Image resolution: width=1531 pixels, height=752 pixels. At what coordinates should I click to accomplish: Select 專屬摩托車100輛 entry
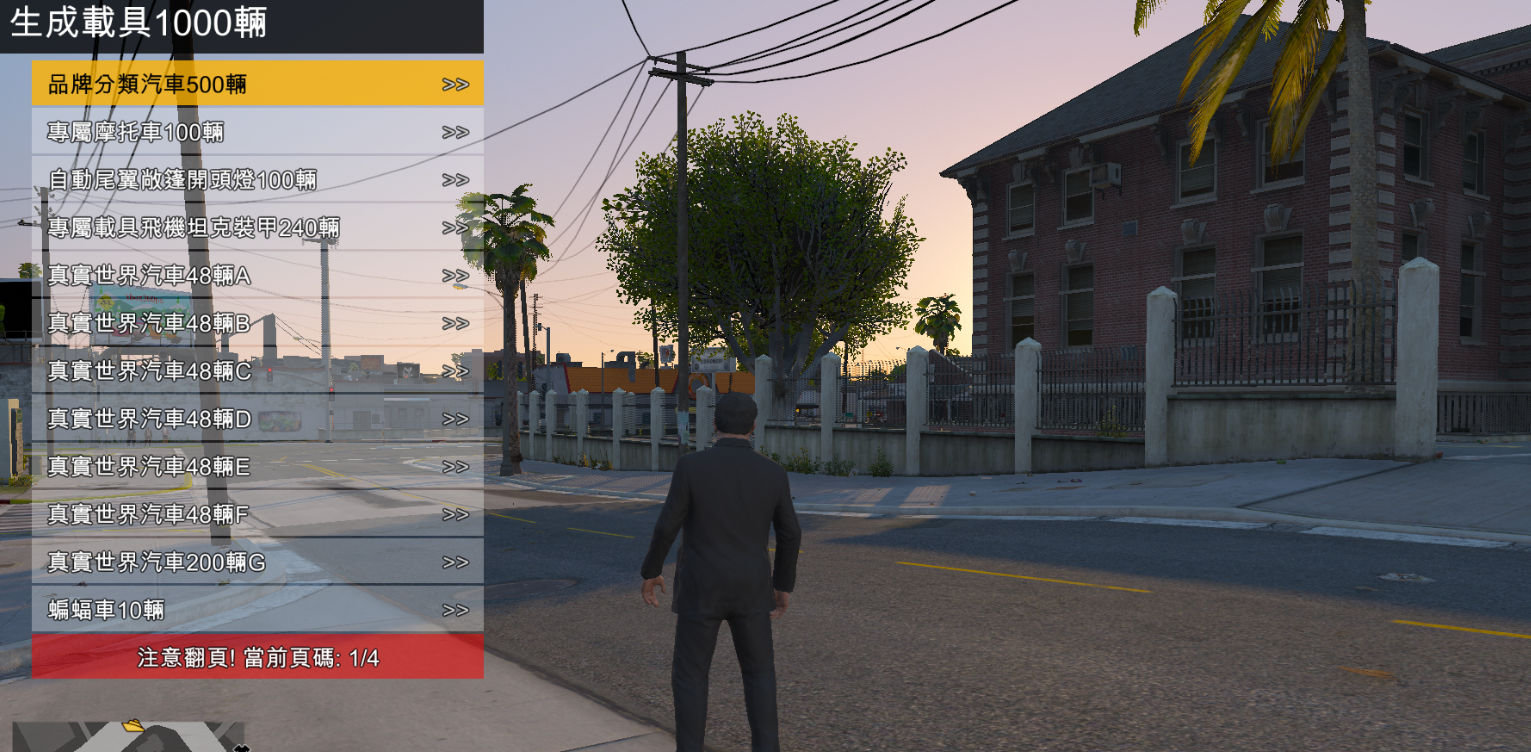pos(257,132)
